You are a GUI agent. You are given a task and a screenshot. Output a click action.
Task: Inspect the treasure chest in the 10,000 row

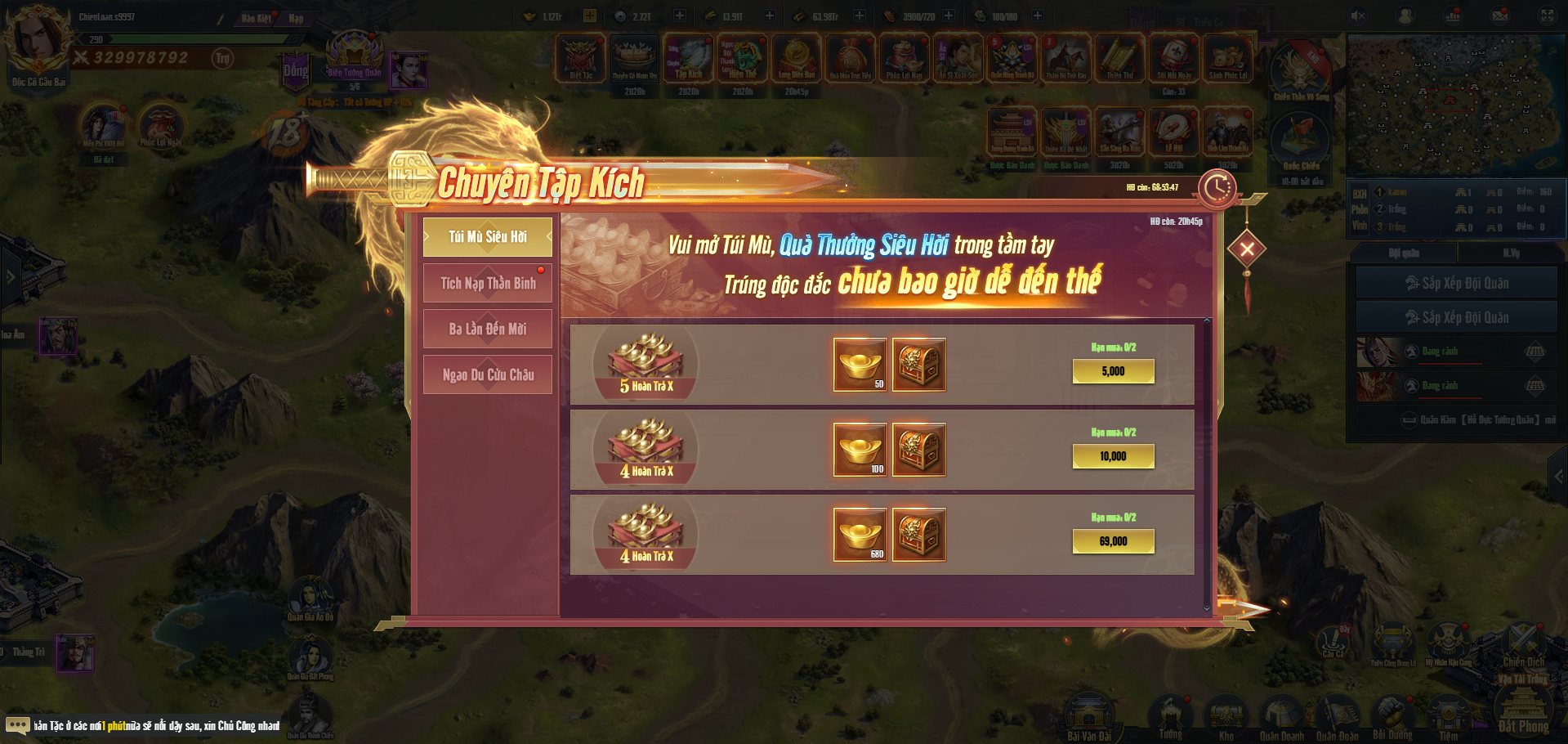(918, 450)
